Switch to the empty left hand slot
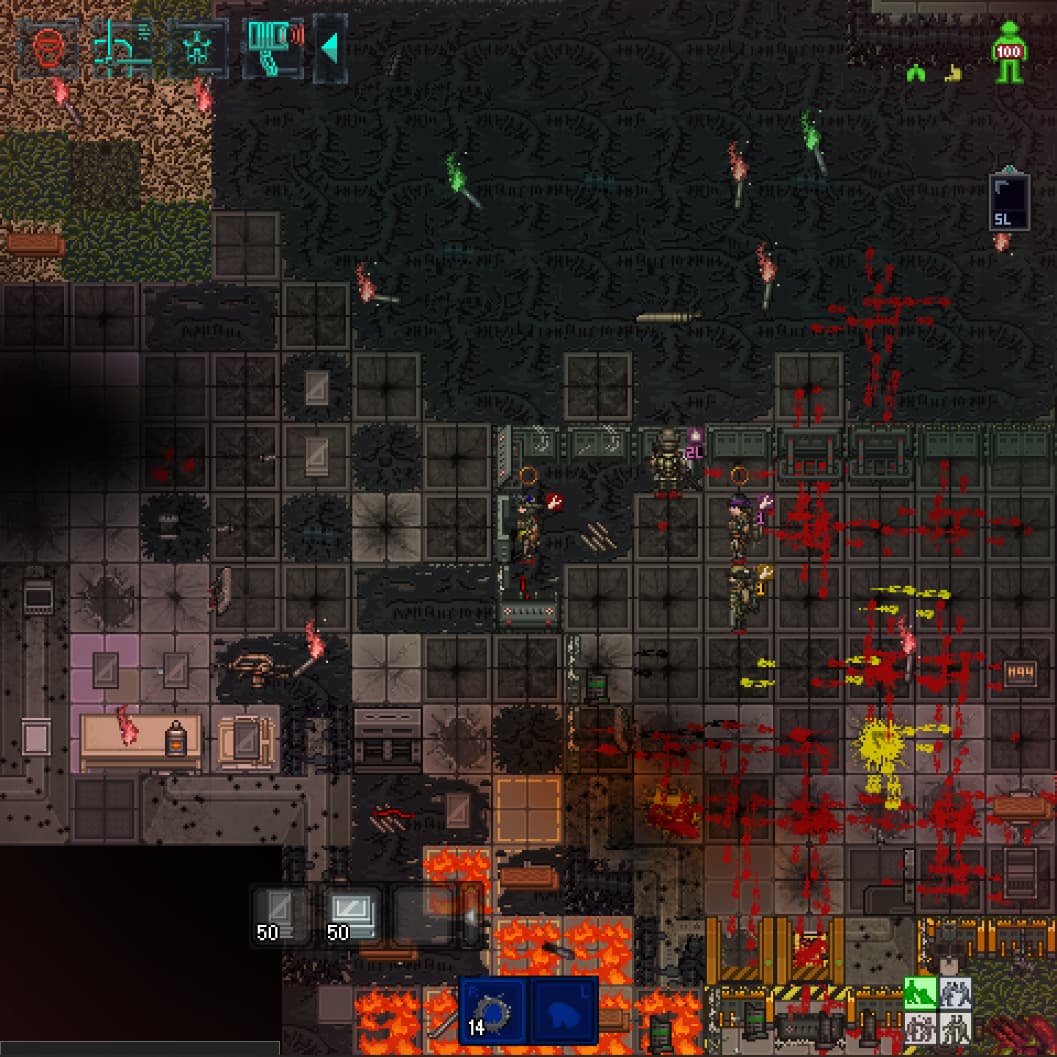This screenshot has height=1057, width=1057. pyautogui.click(x=564, y=1011)
